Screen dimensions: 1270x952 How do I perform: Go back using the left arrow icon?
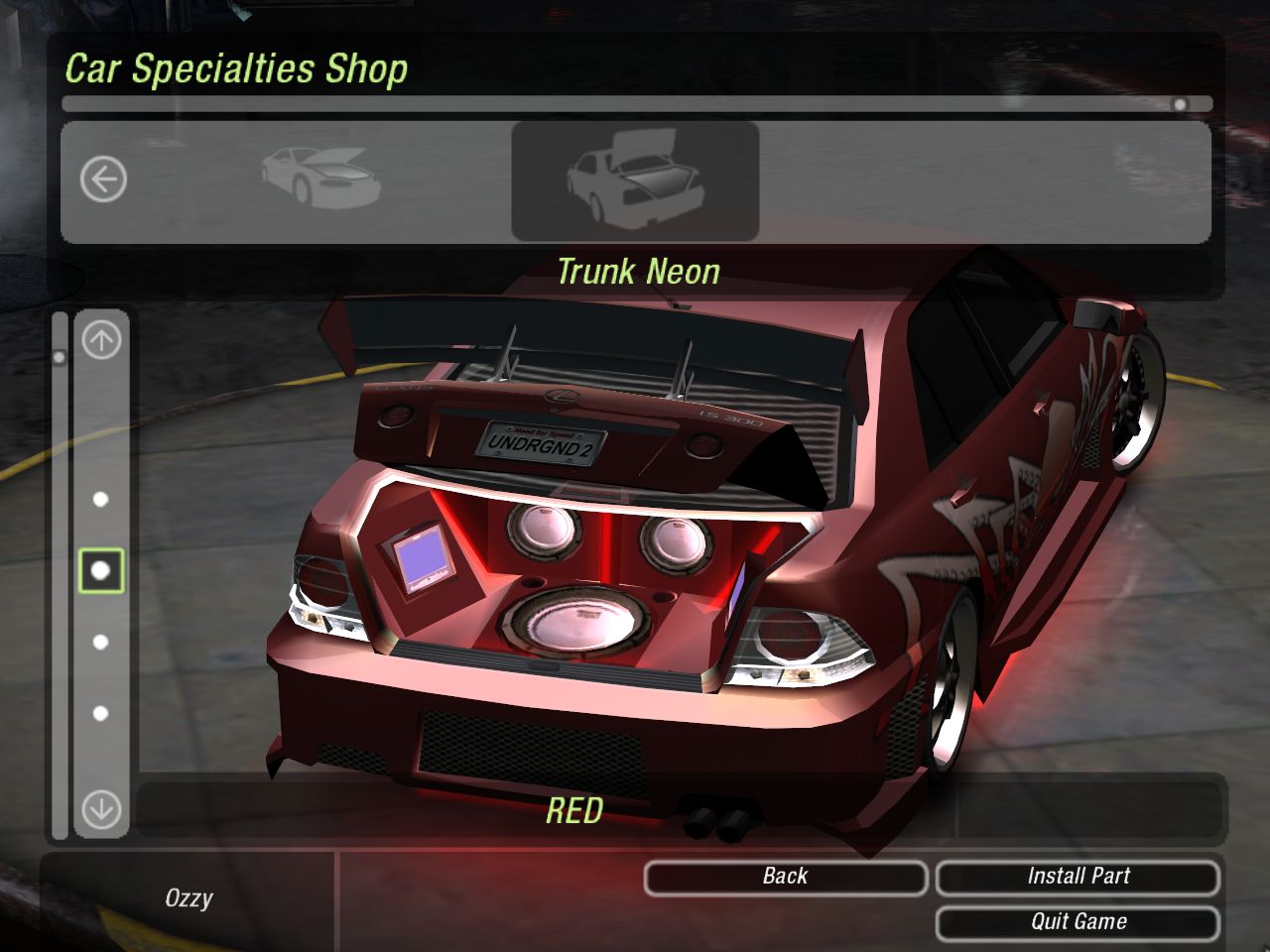103,180
